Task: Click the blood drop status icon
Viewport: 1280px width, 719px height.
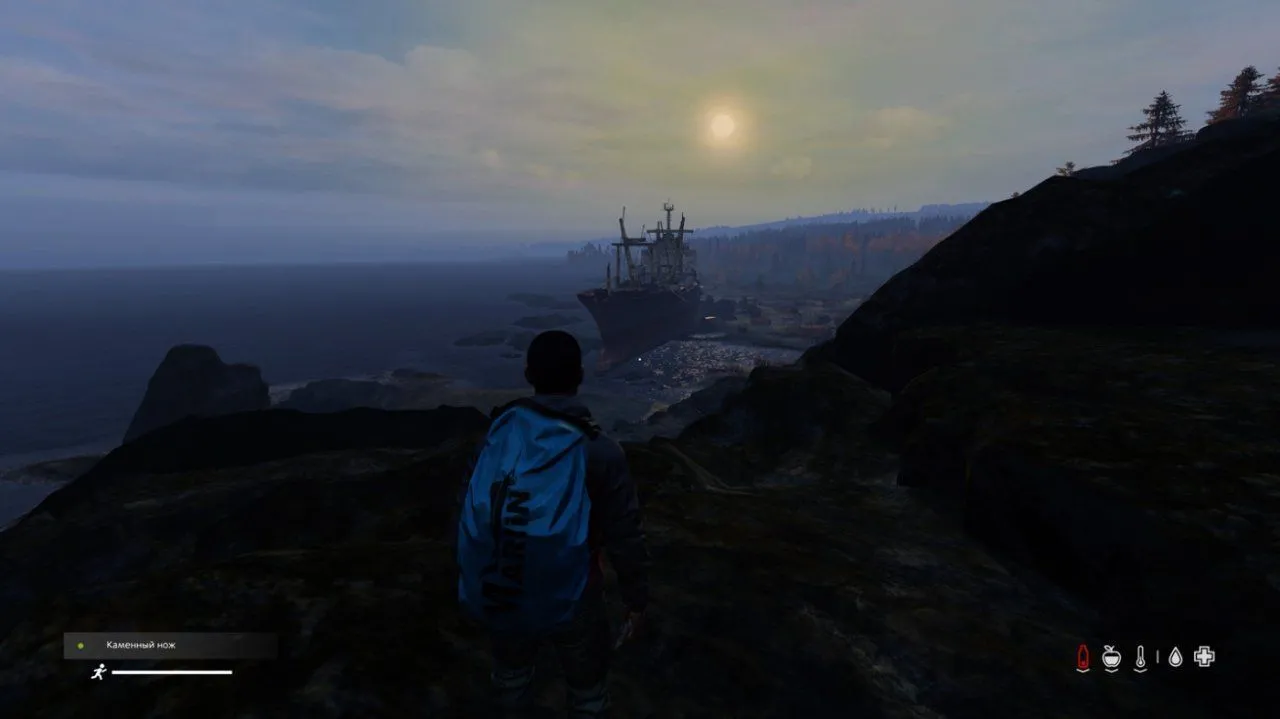Action: coord(1175,657)
